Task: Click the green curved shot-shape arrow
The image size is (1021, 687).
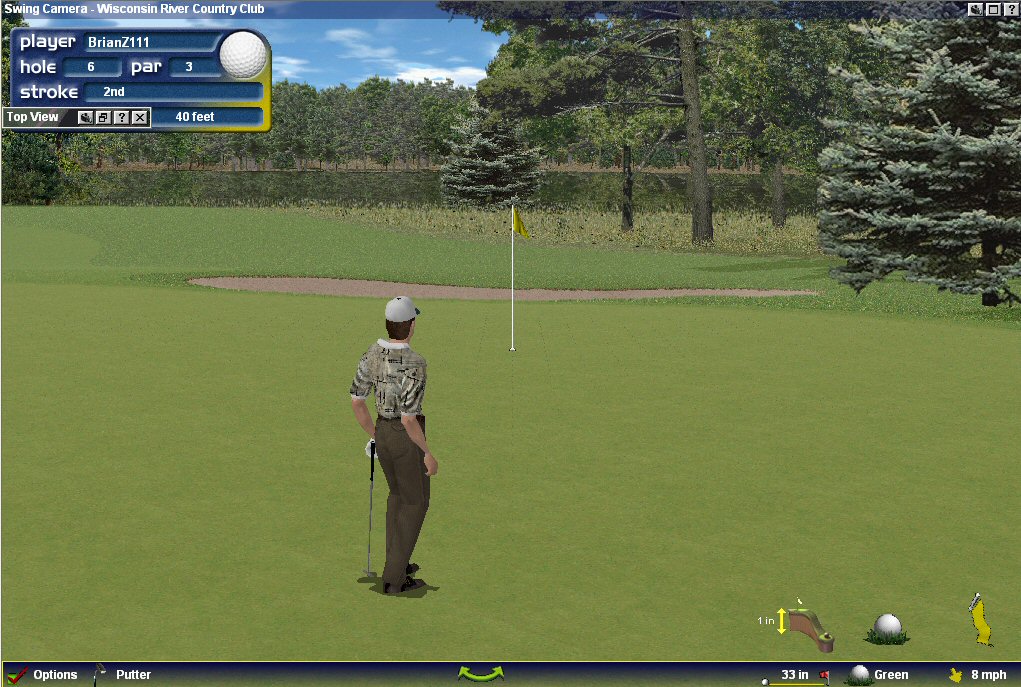Action: [480, 674]
